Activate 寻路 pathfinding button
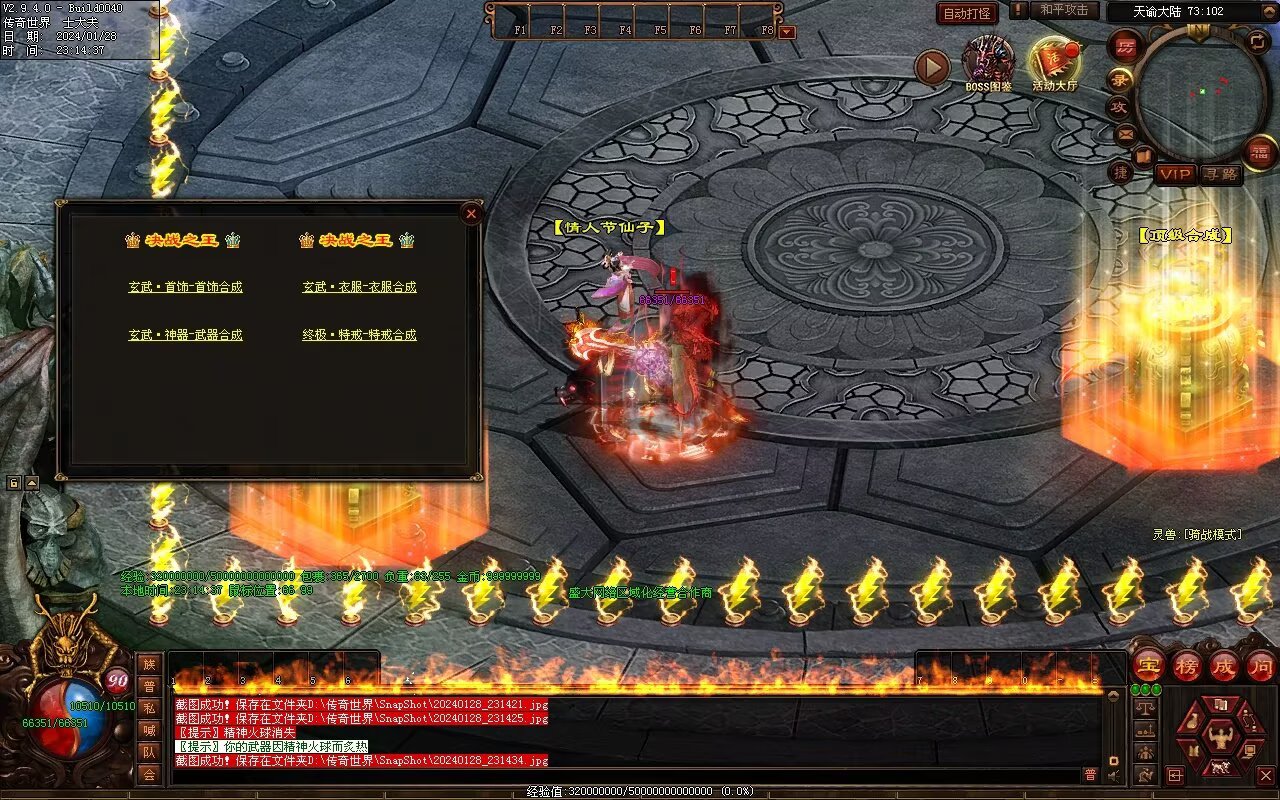Screen dimensions: 1280x800 click(1220, 174)
